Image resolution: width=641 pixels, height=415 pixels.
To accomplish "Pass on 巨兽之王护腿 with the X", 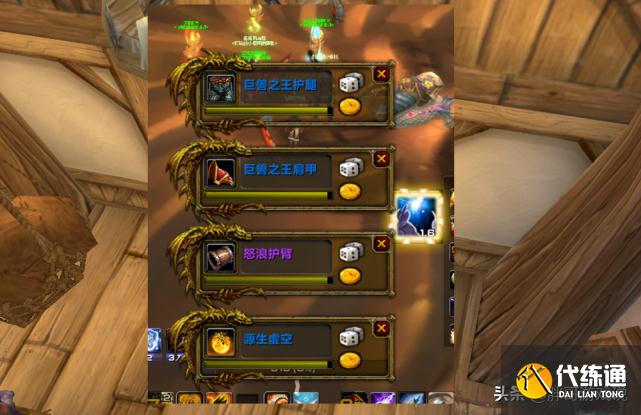I will pyautogui.click(x=381, y=73).
